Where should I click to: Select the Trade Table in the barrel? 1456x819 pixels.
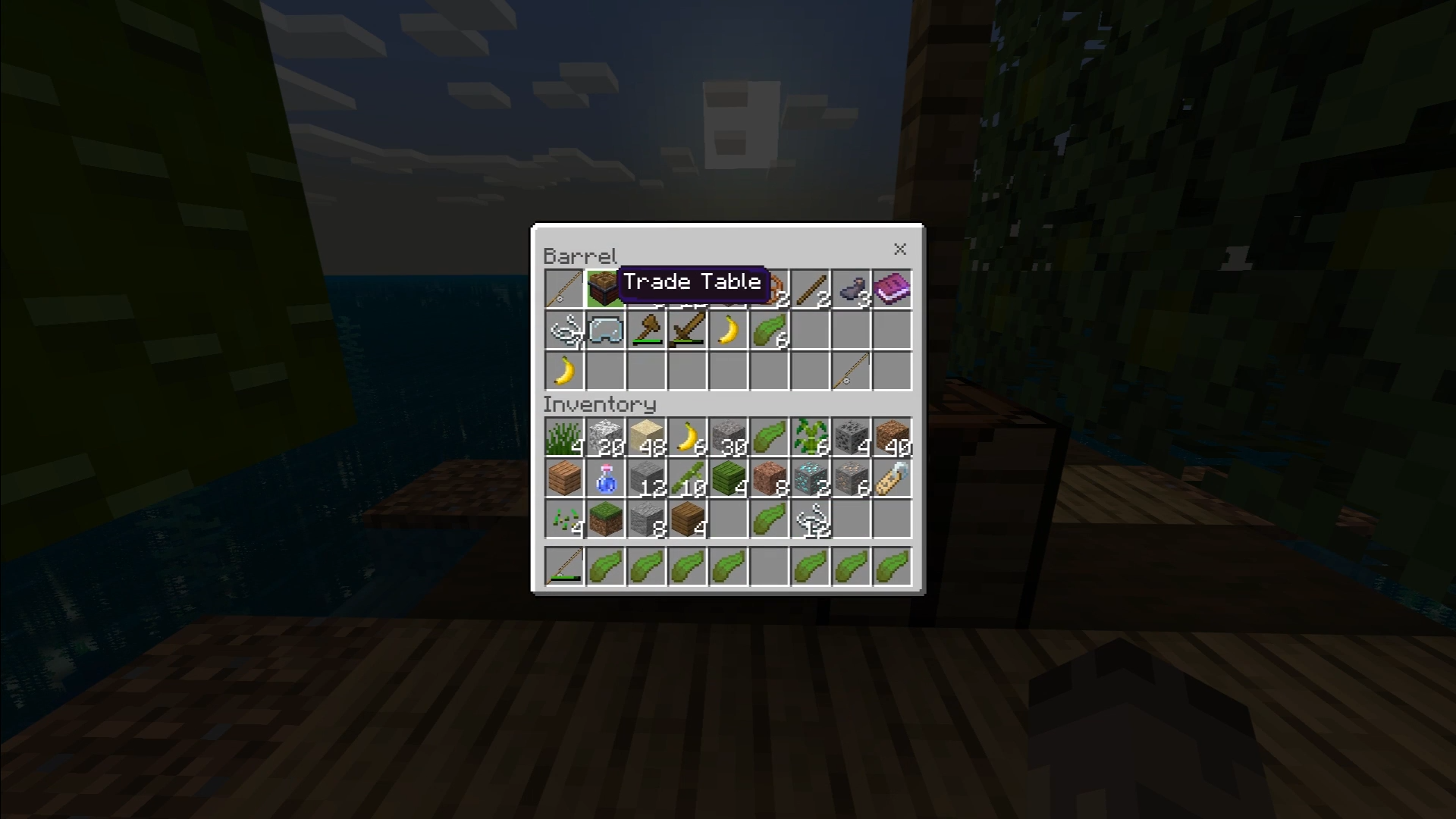pyautogui.click(x=604, y=290)
